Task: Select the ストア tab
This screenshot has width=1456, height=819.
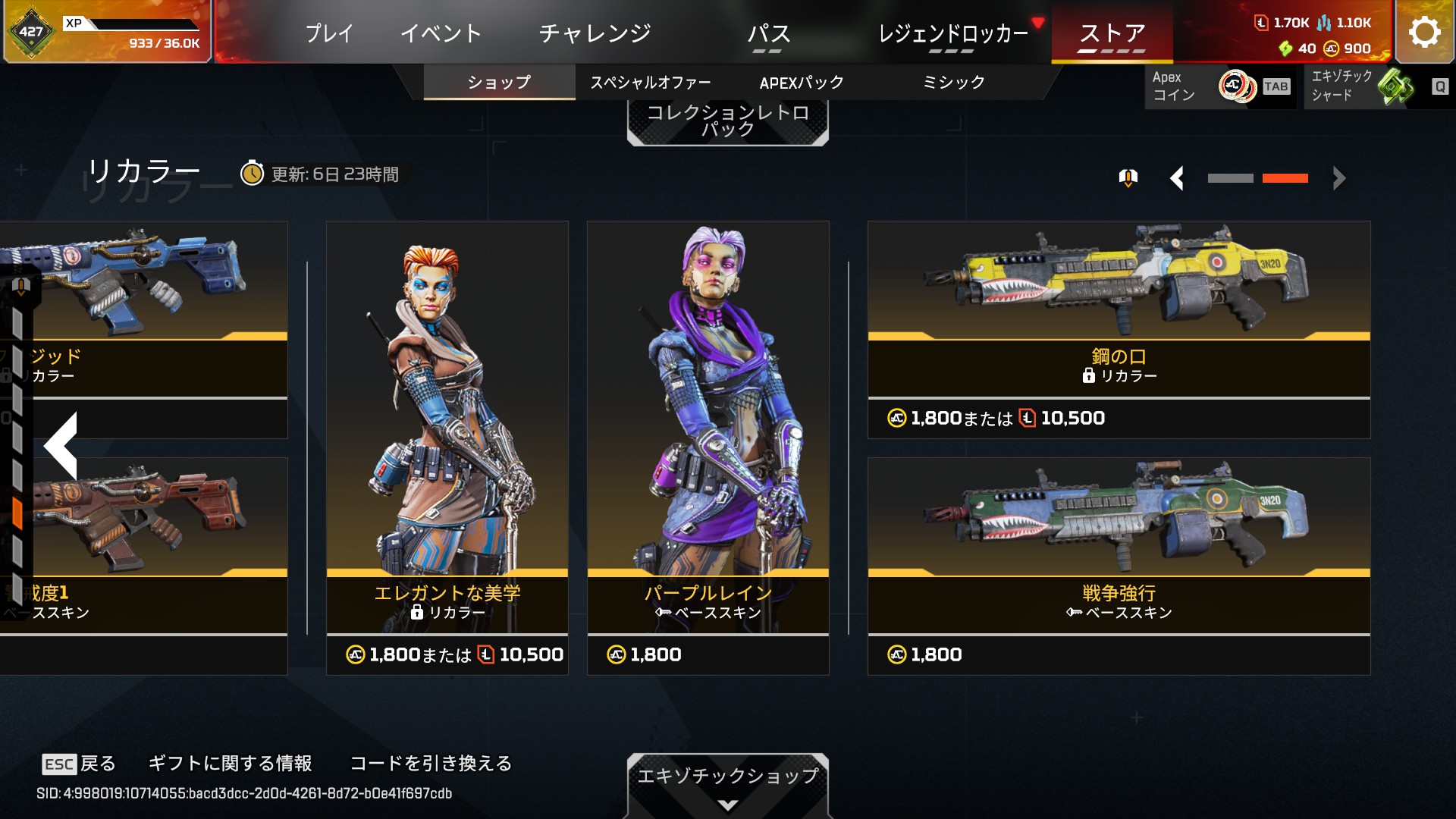Action: [1112, 33]
